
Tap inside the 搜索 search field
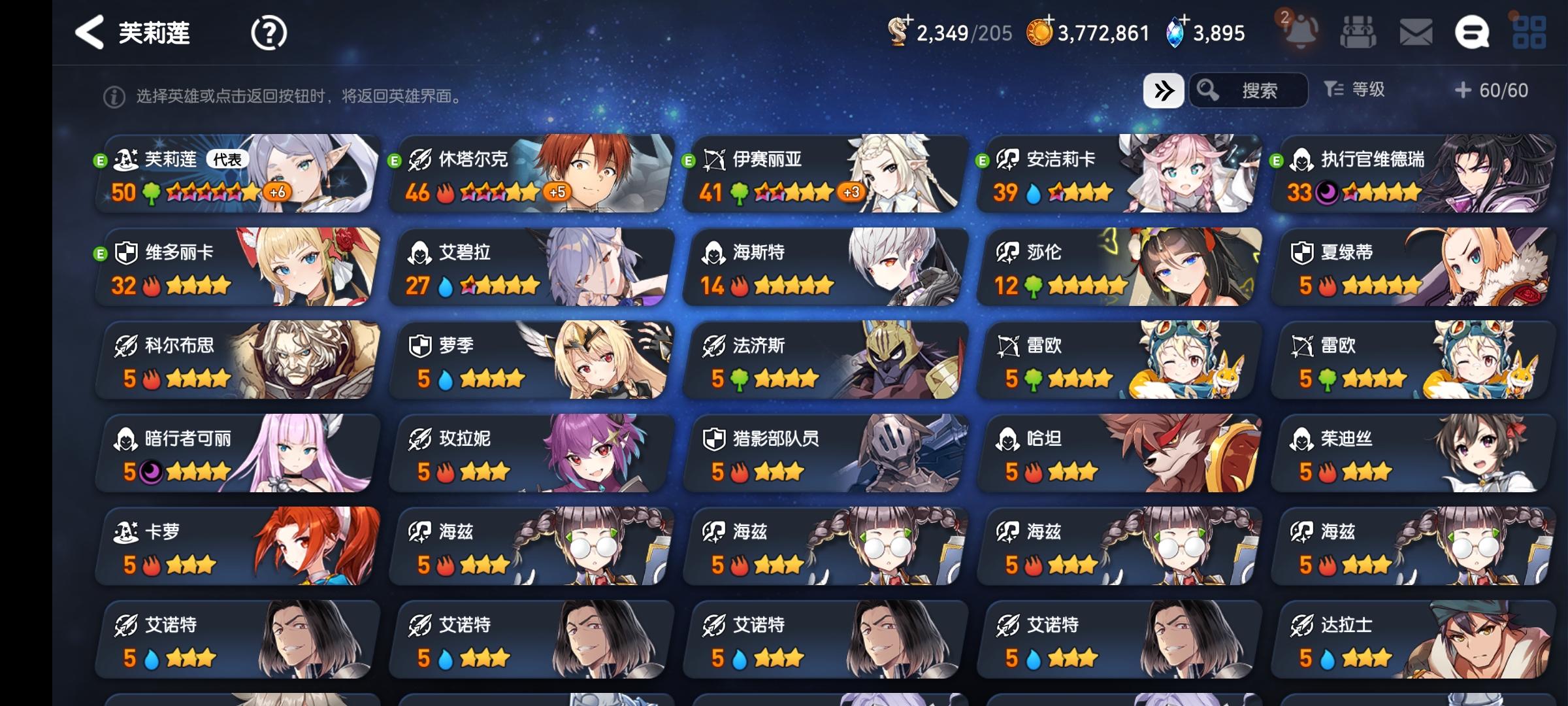point(1261,90)
